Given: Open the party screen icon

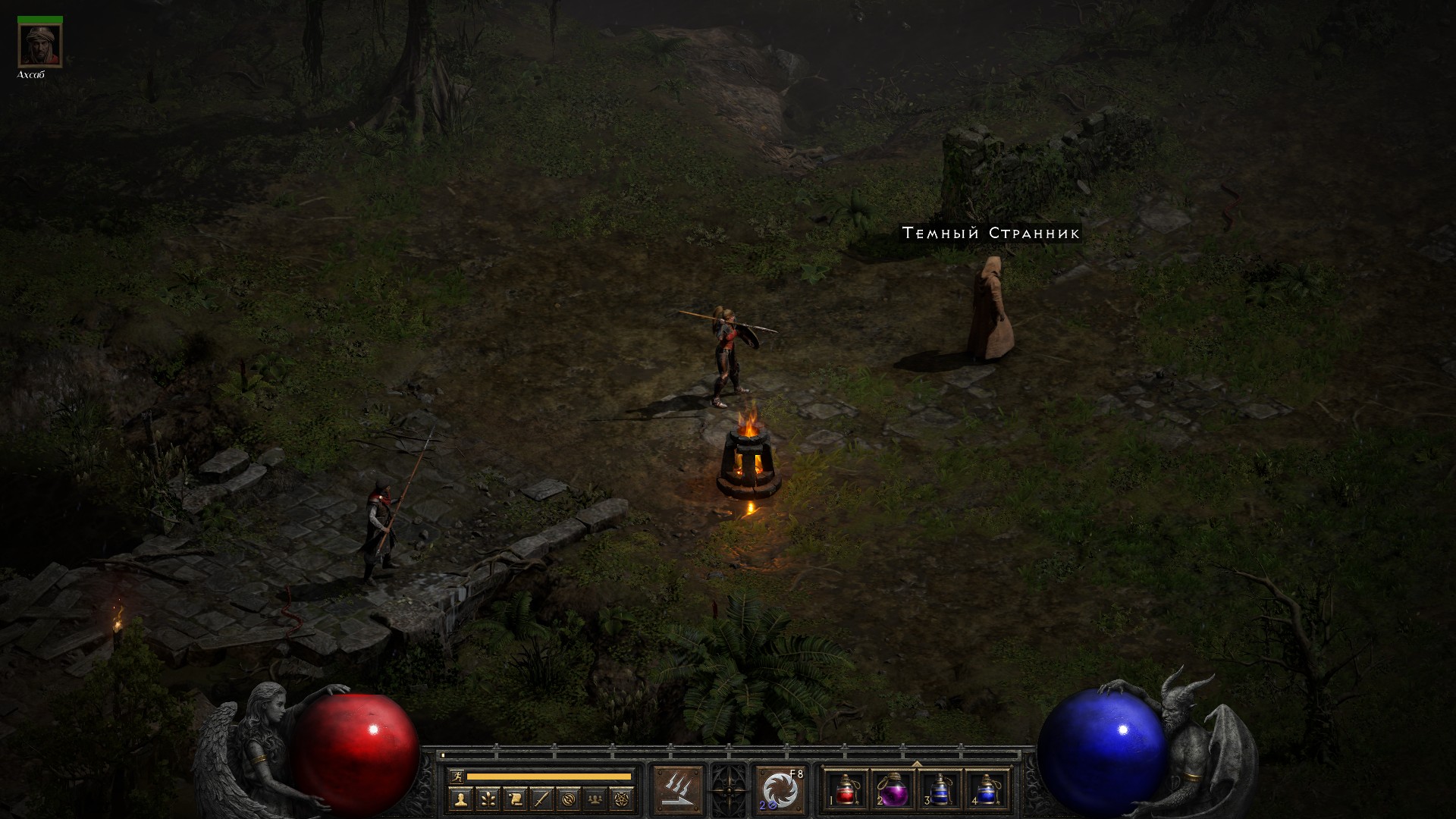Looking at the screenshot, I should (597, 799).
